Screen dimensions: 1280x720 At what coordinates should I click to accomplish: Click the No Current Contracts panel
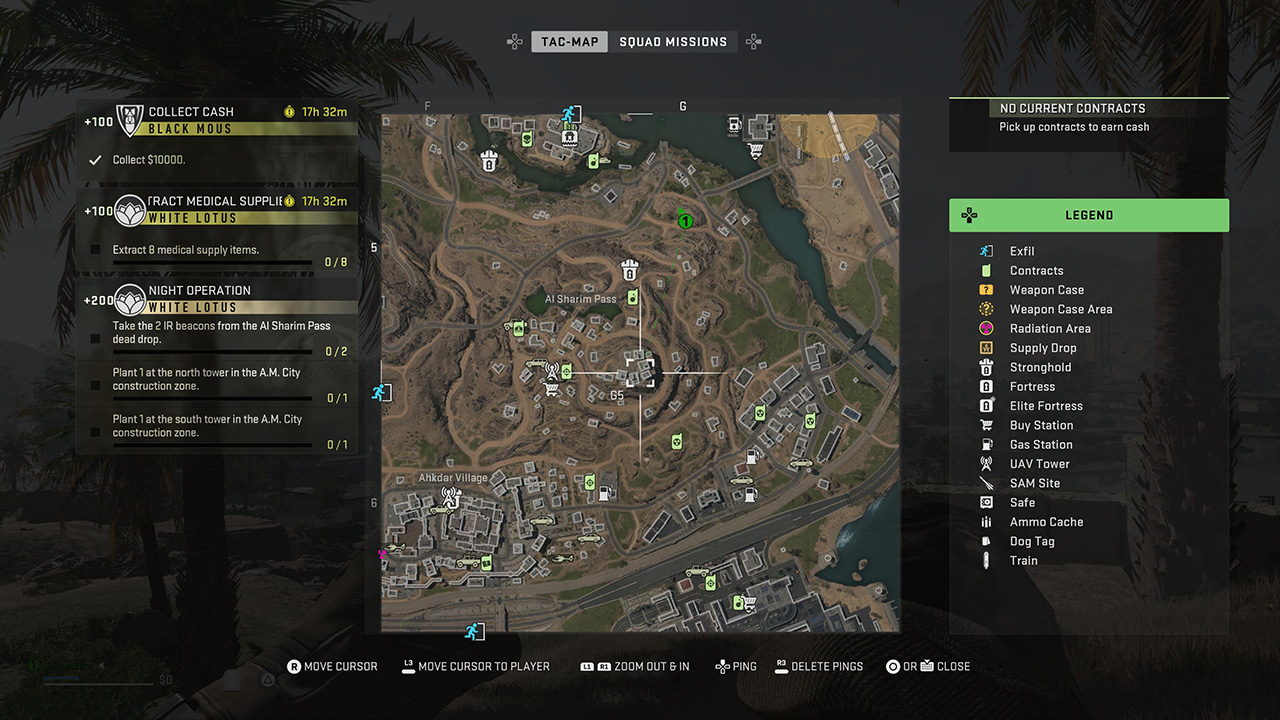click(x=1088, y=117)
